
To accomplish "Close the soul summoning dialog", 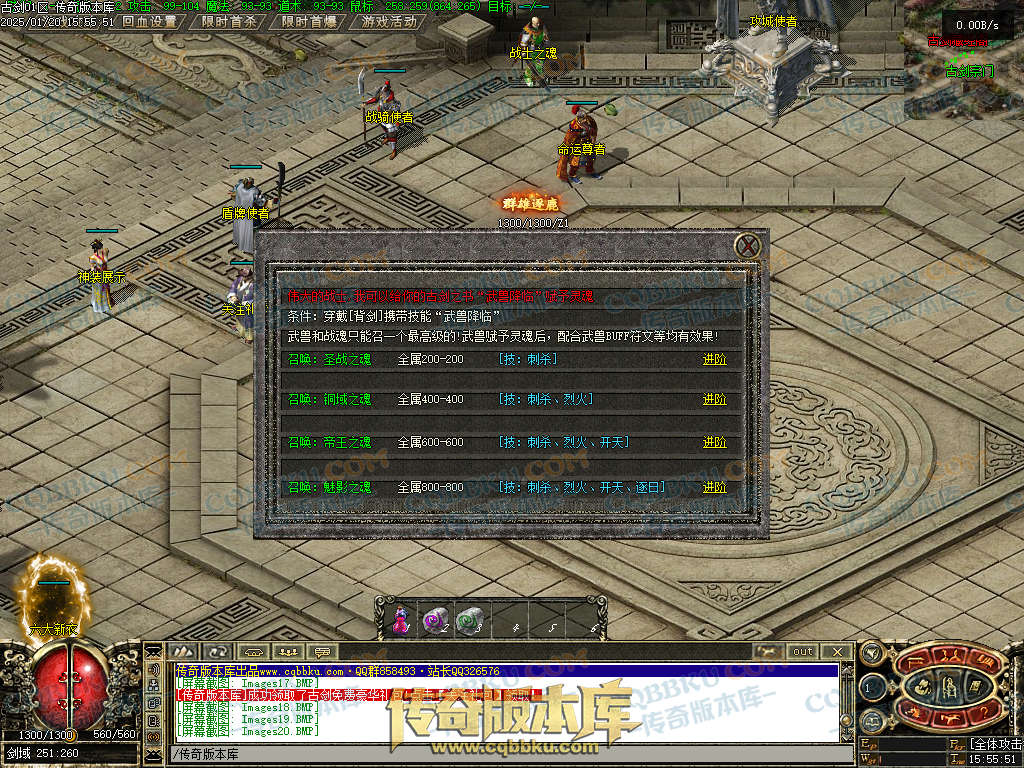I will pyautogui.click(x=748, y=246).
